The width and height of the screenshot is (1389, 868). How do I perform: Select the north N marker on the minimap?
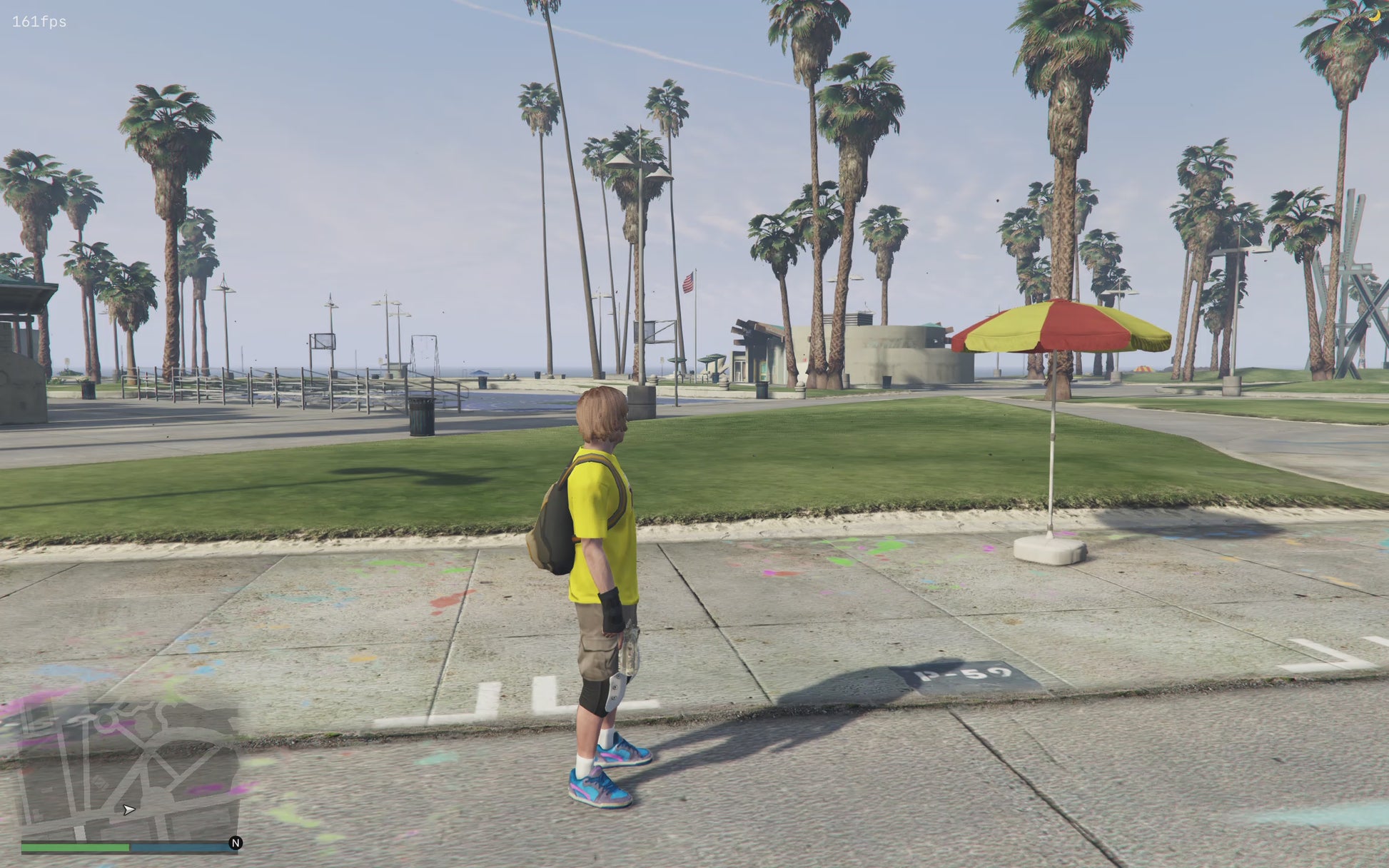pyautogui.click(x=236, y=843)
